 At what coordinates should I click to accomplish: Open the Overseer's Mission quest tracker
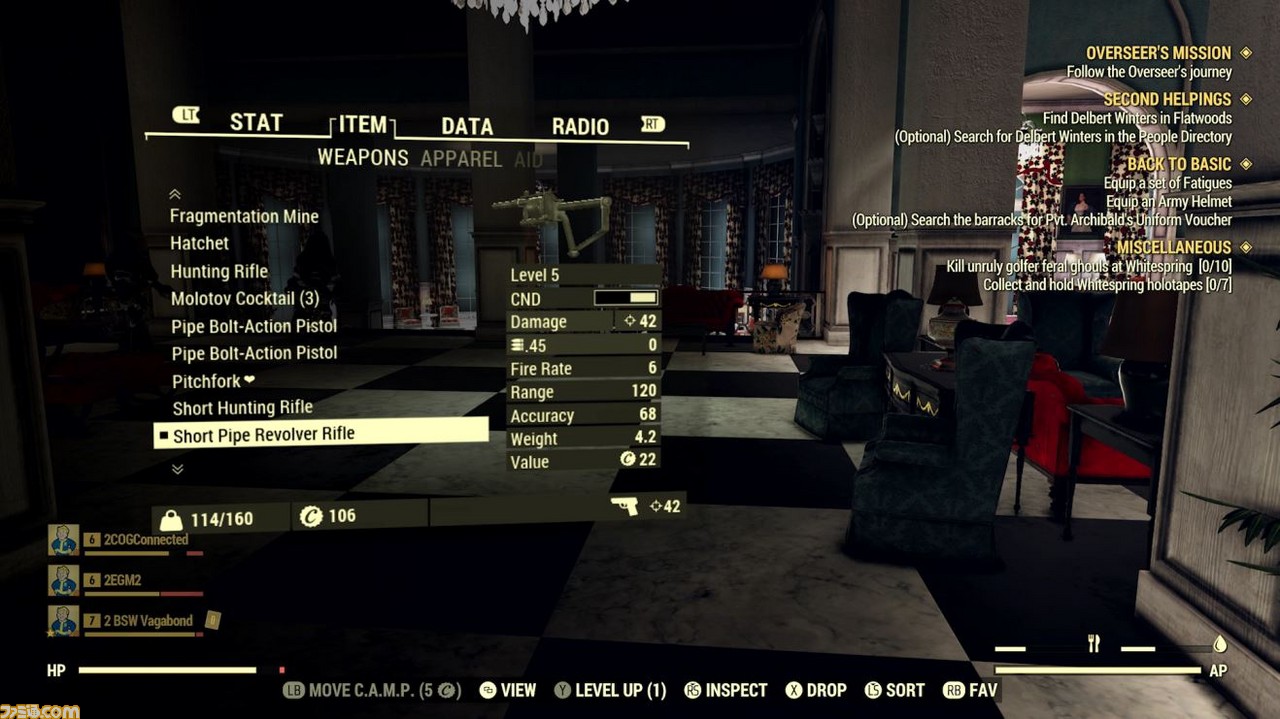click(x=1158, y=53)
